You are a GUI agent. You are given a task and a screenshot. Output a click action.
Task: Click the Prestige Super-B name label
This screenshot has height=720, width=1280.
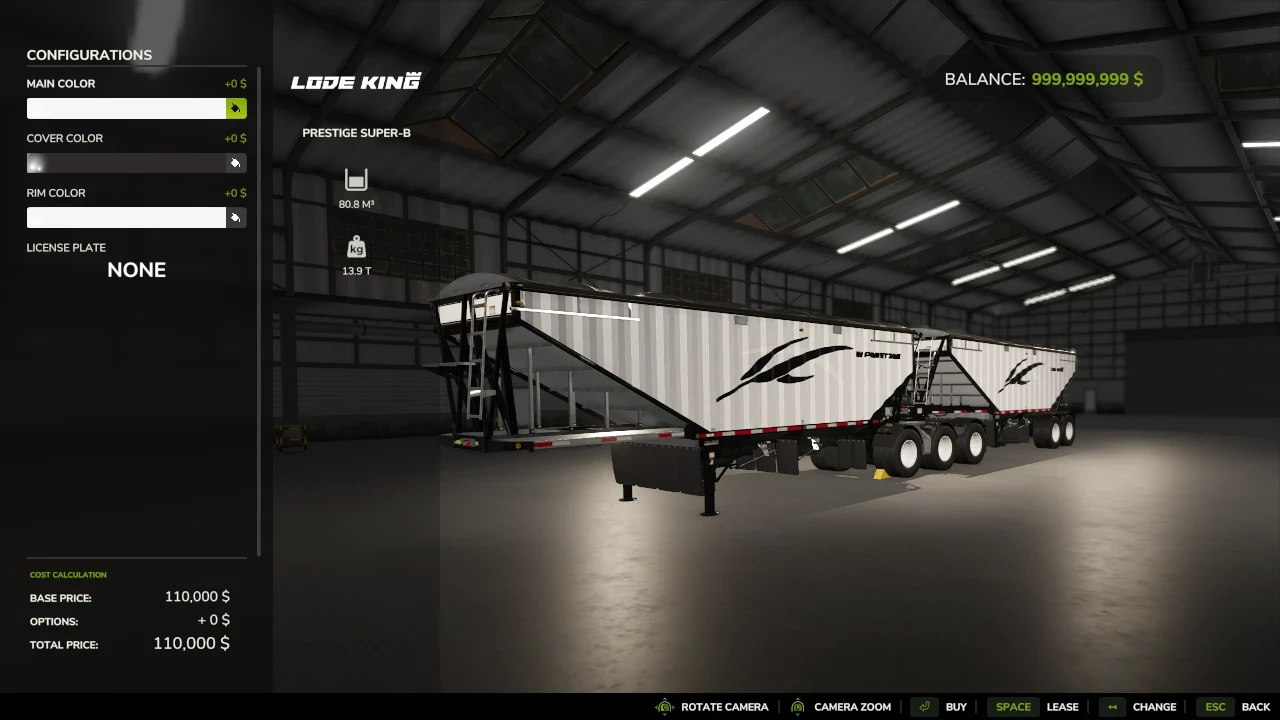(357, 132)
